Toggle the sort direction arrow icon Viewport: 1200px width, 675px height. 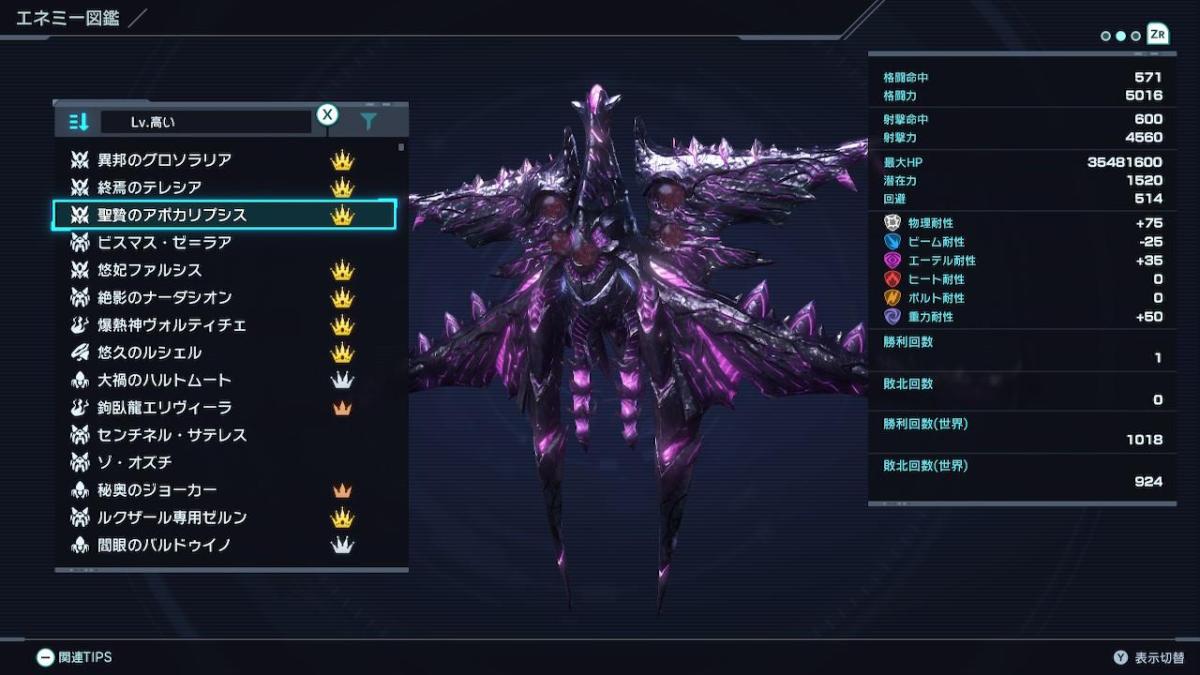pos(78,122)
